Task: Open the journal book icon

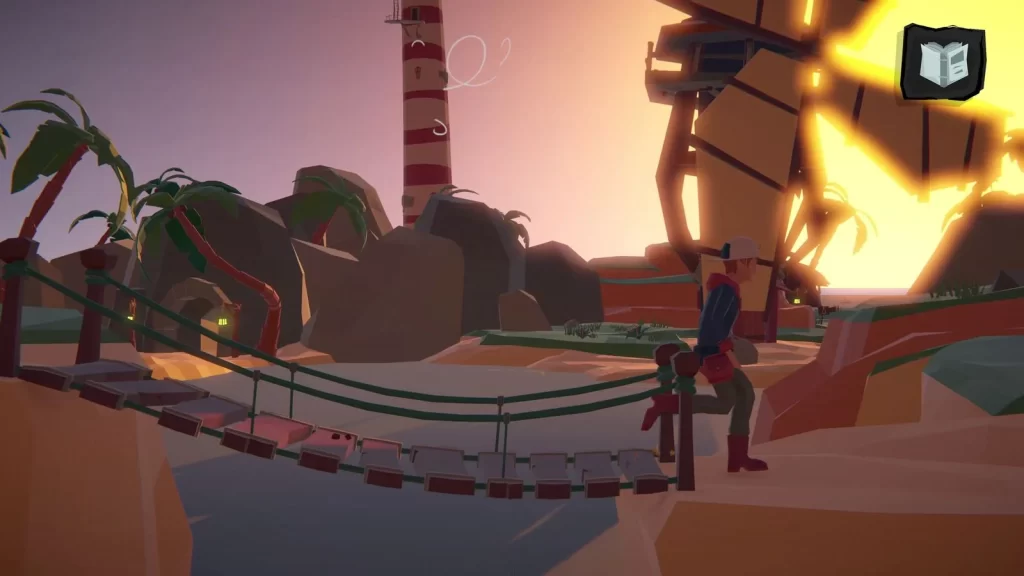Action: point(941,62)
